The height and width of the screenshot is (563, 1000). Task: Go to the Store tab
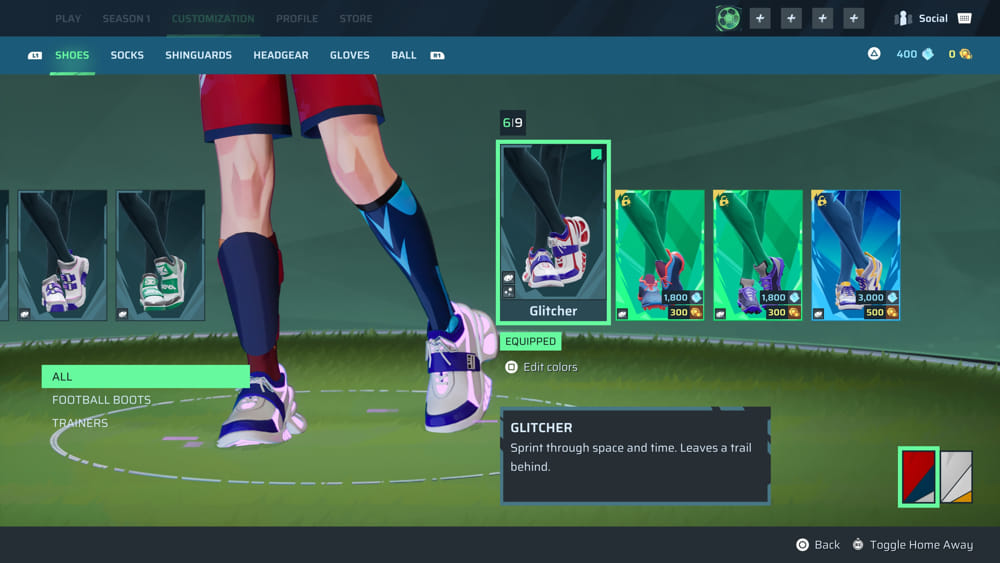click(355, 18)
